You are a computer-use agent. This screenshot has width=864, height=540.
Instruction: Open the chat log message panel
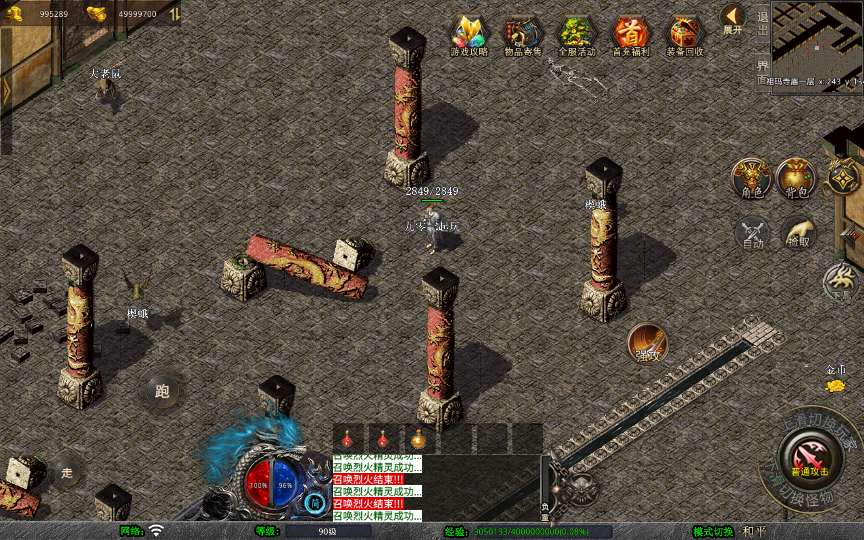[x=376, y=488]
